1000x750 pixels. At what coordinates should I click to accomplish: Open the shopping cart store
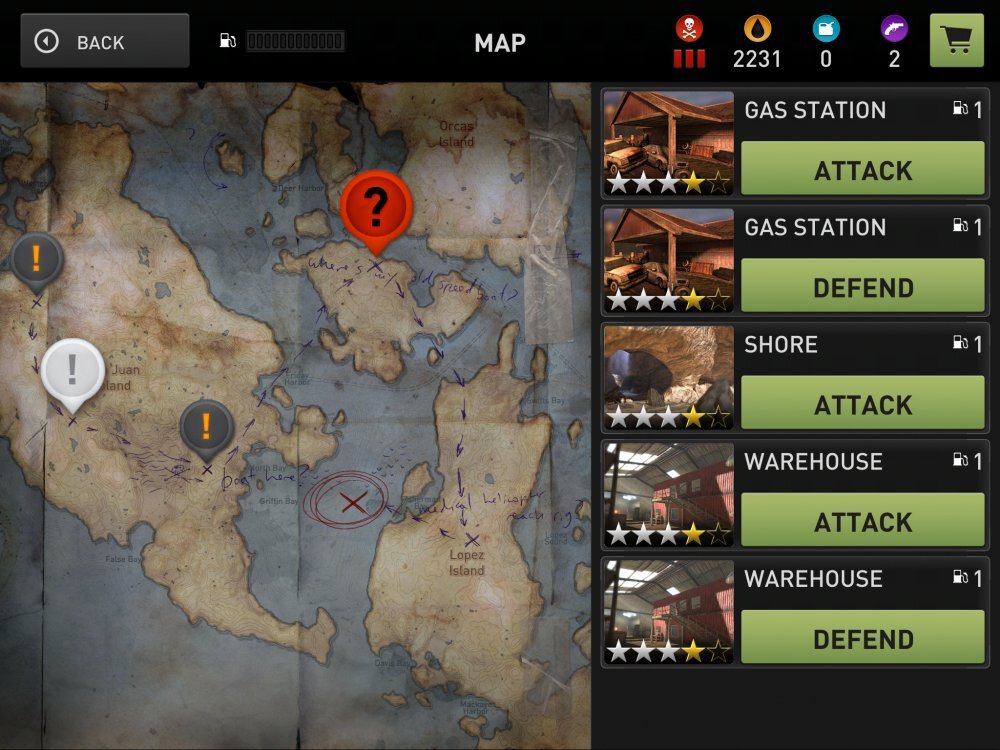click(x=956, y=40)
